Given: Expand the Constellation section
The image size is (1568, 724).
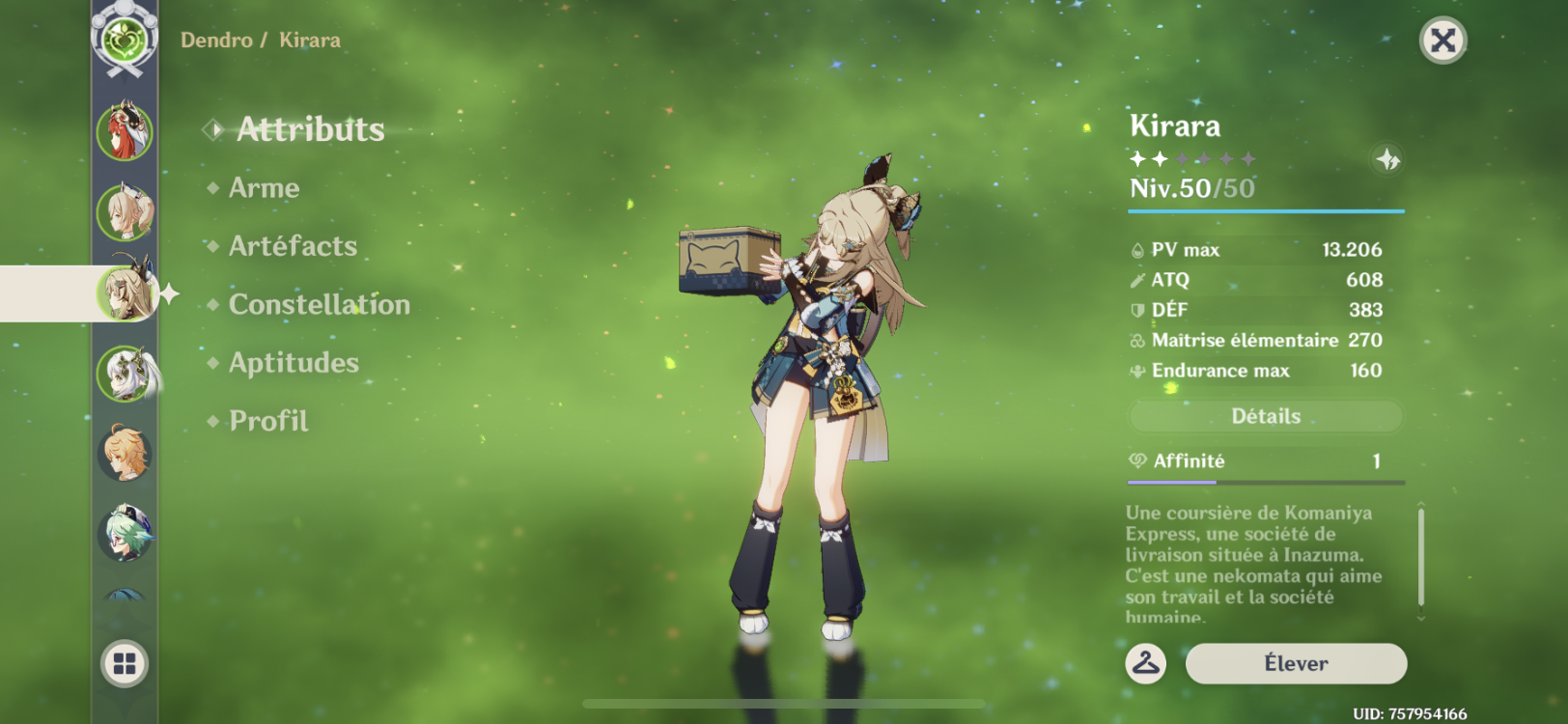Looking at the screenshot, I should click(319, 305).
